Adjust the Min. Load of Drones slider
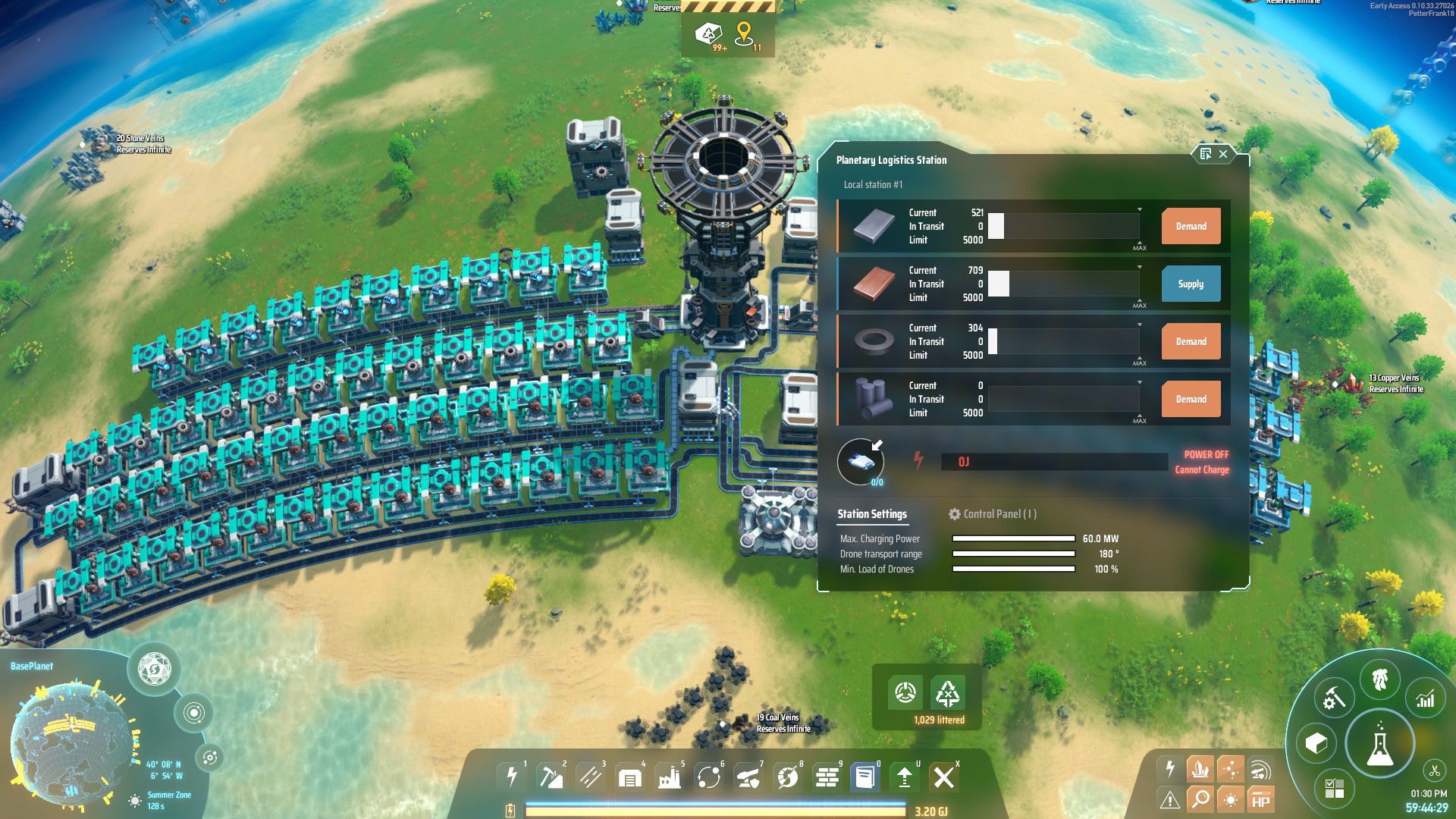The width and height of the screenshot is (1456, 819). pos(1013,570)
